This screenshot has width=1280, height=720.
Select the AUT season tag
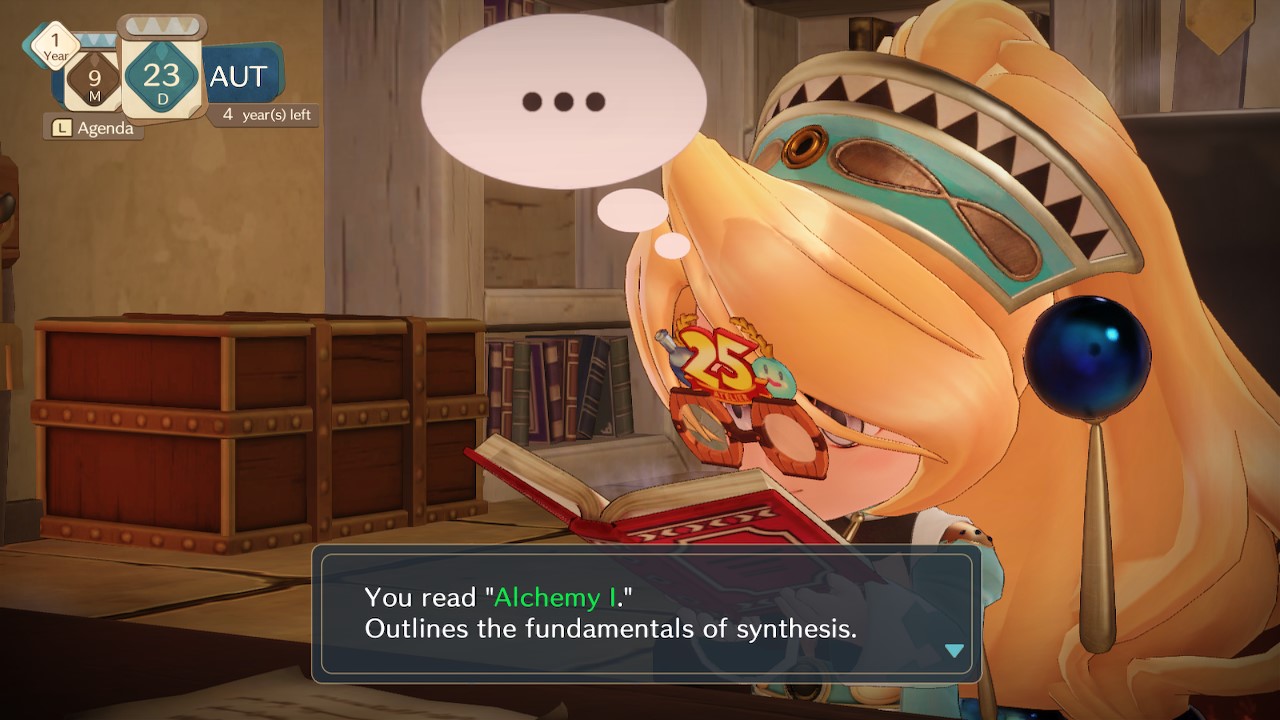pos(237,76)
